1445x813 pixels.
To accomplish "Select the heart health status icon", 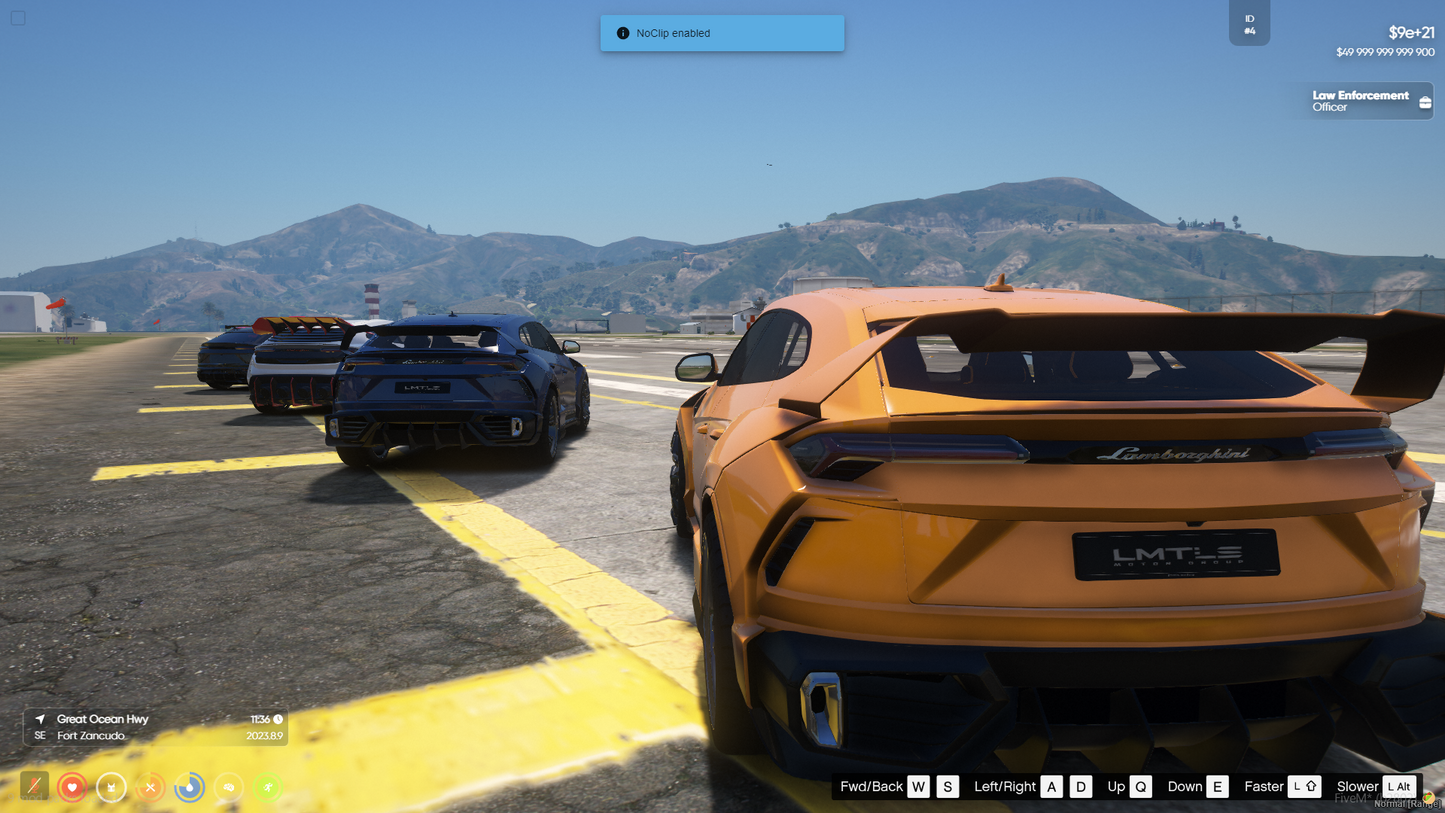I will pos(72,787).
